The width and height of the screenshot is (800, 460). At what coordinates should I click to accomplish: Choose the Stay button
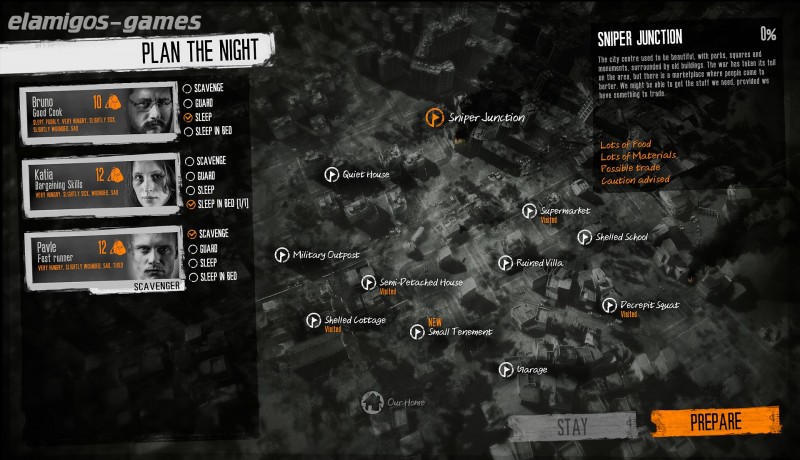click(572, 426)
